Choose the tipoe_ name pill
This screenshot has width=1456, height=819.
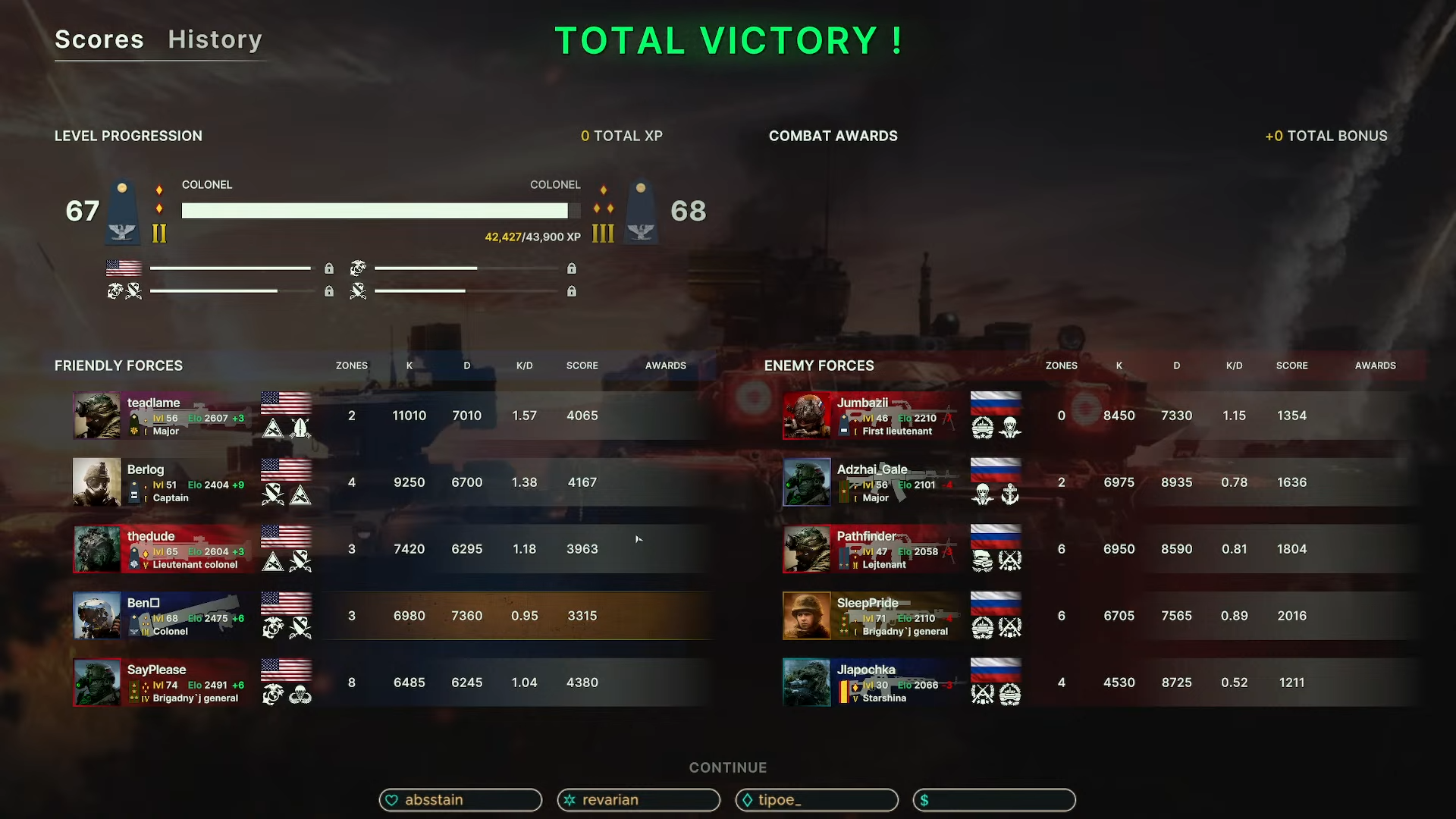pyautogui.click(x=817, y=800)
